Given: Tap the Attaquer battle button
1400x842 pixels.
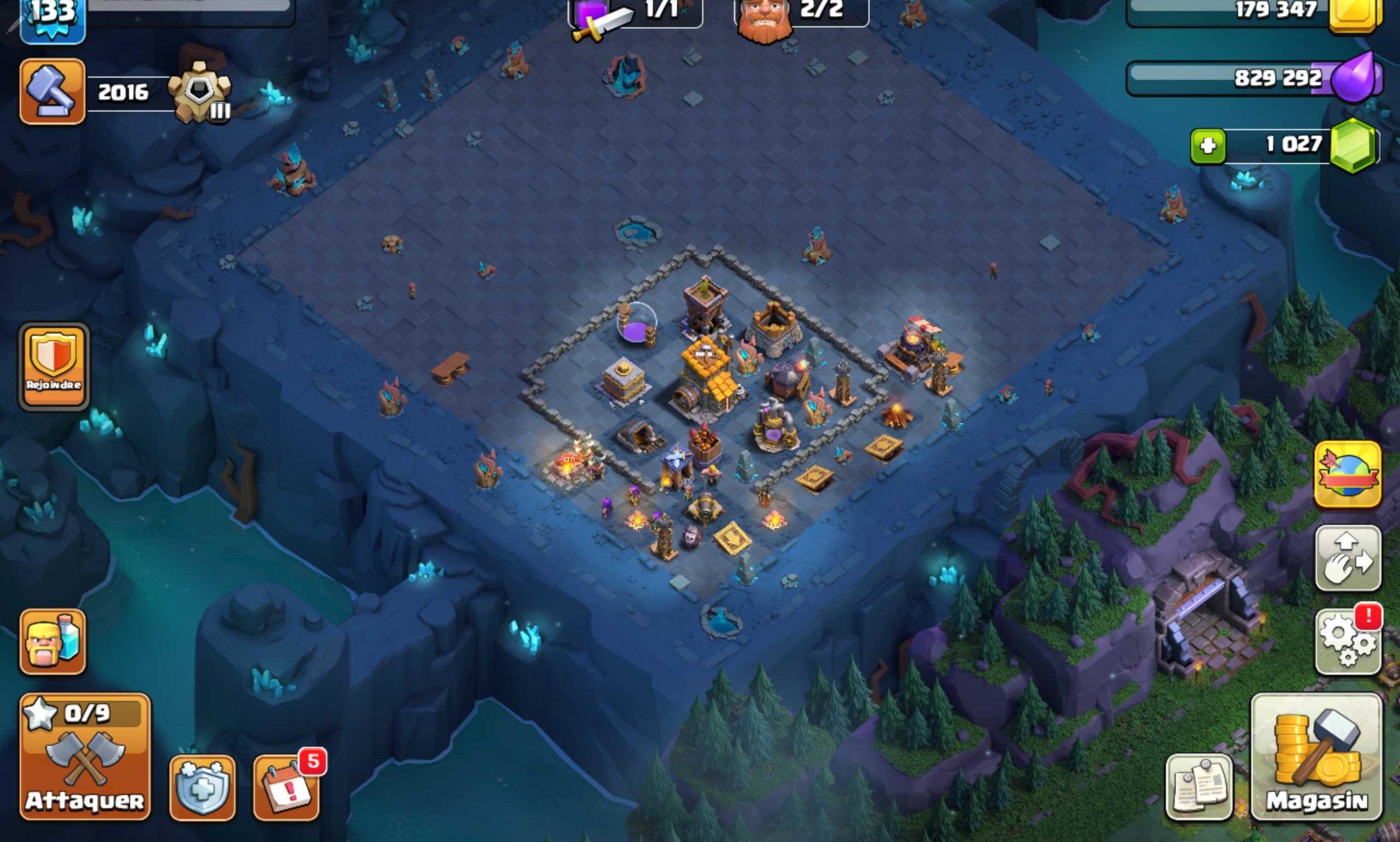Looking at the screenshot, I should click(x=85, y=756).
